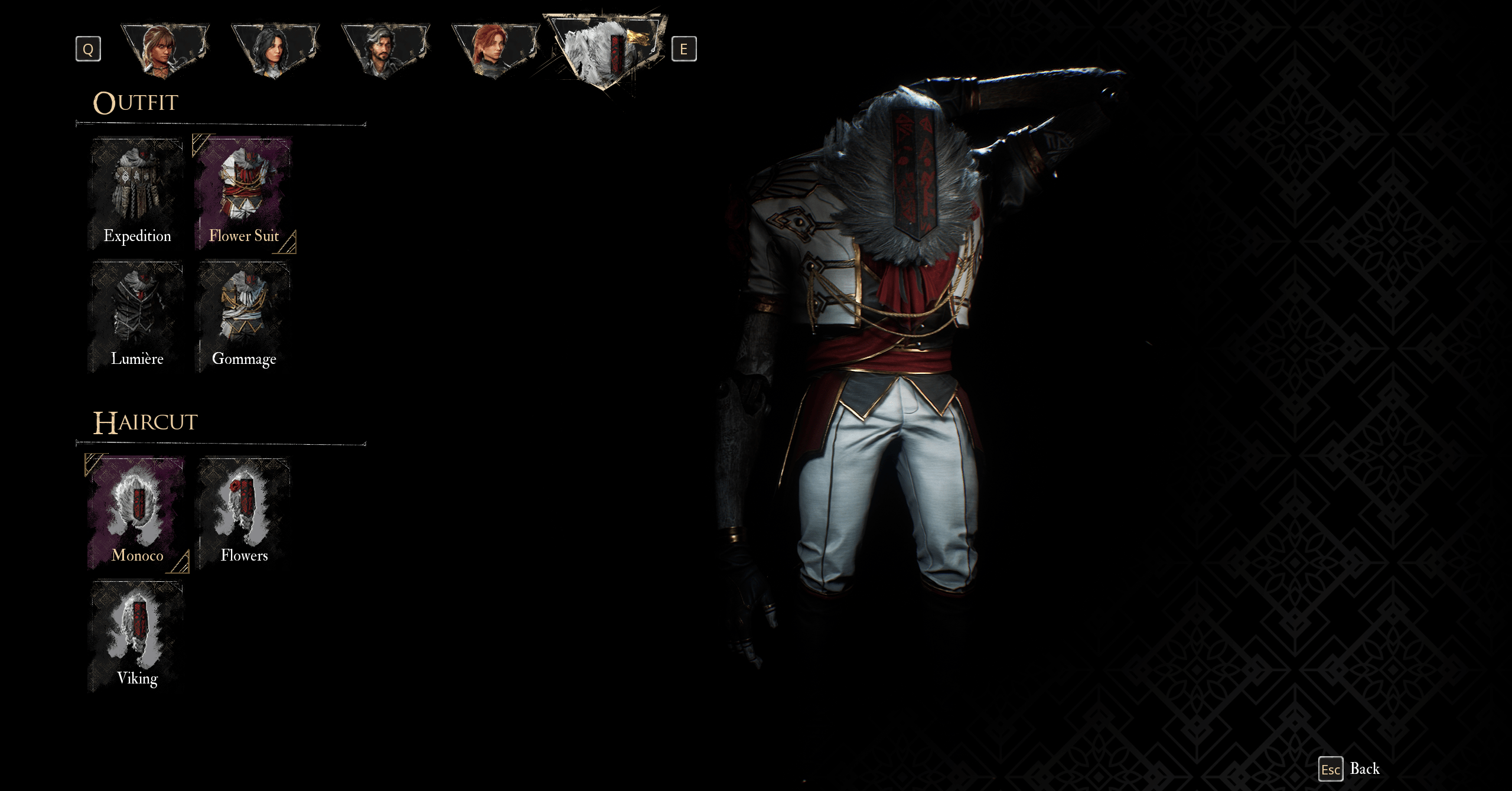
Task: Select the red-haired character's tab
Action: pyautogui.click(x=495, y=50)
